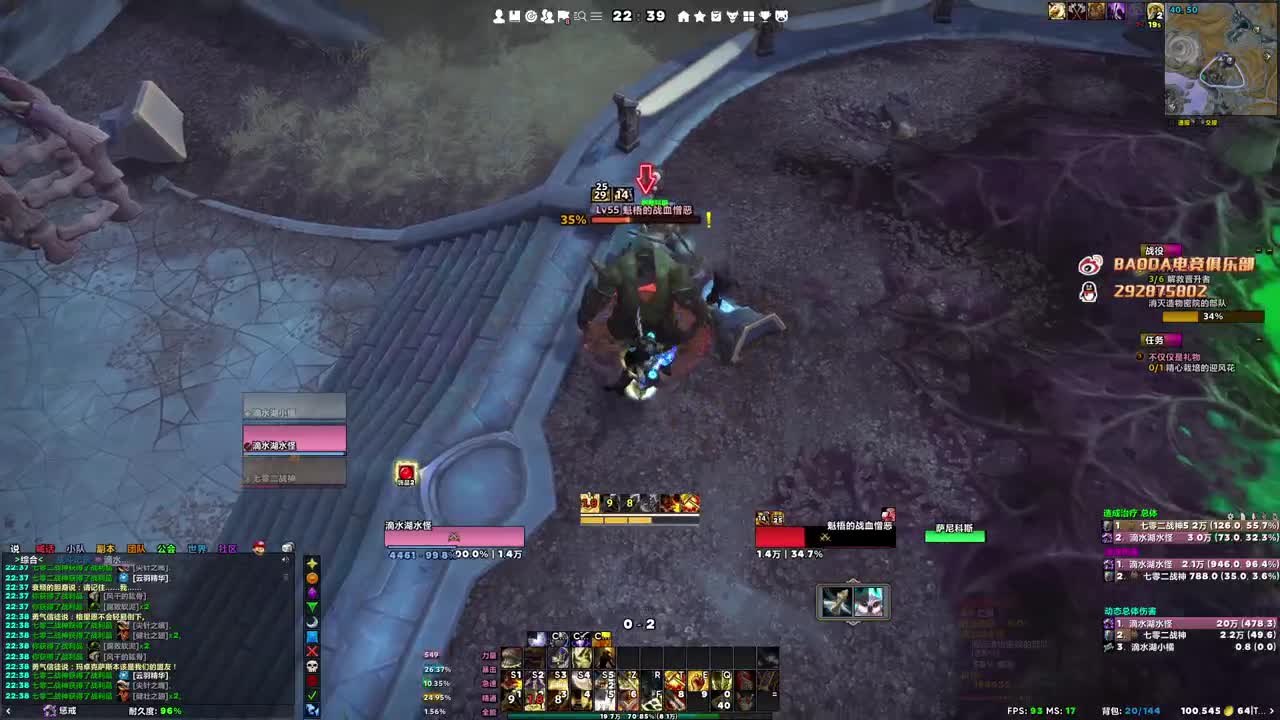Toggle the red record dot icon on right bar
This screenshot has height=720, width=1280.
pyautogui.click(x=311, y=680)
